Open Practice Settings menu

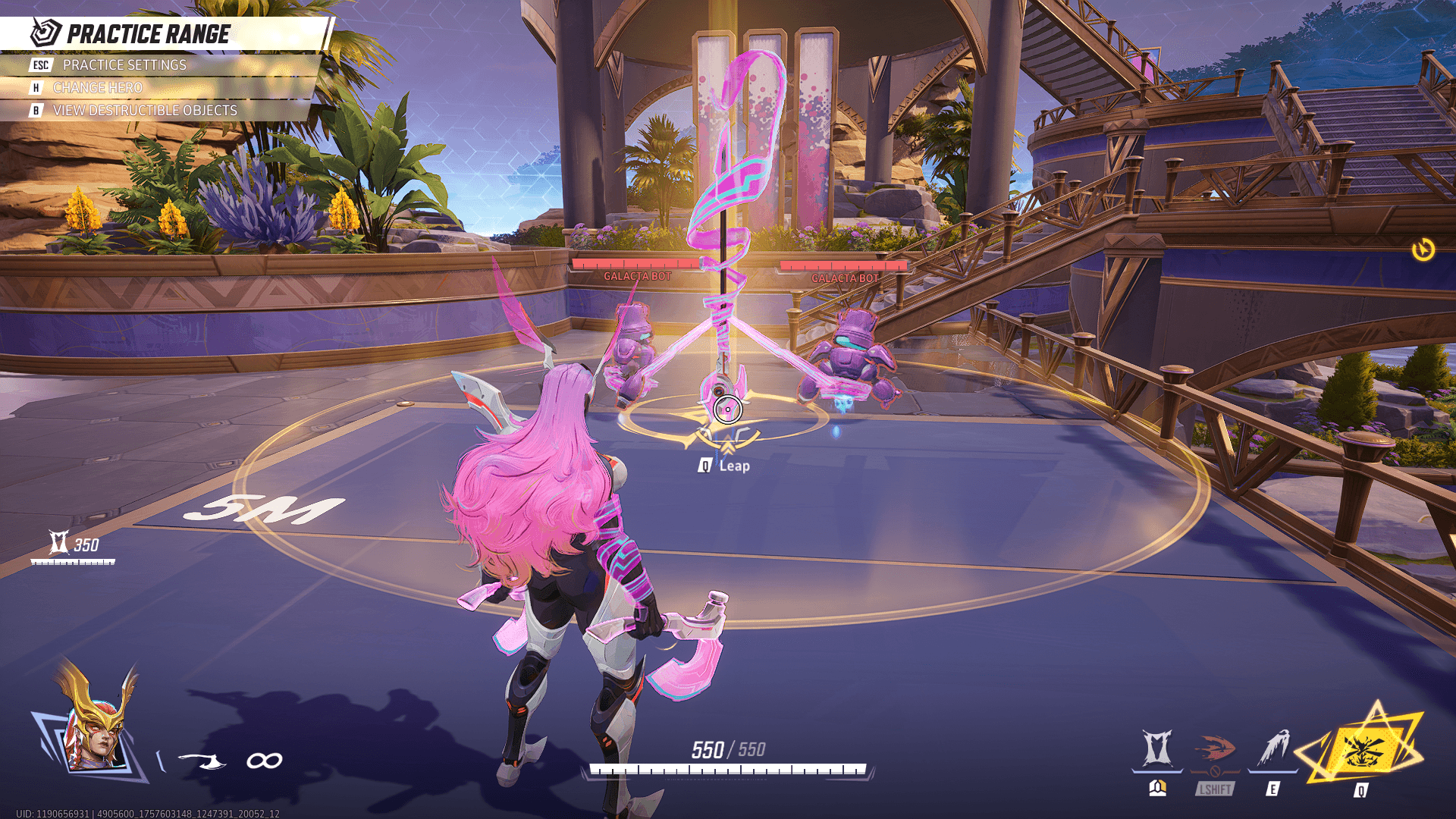tap(124, 65)
